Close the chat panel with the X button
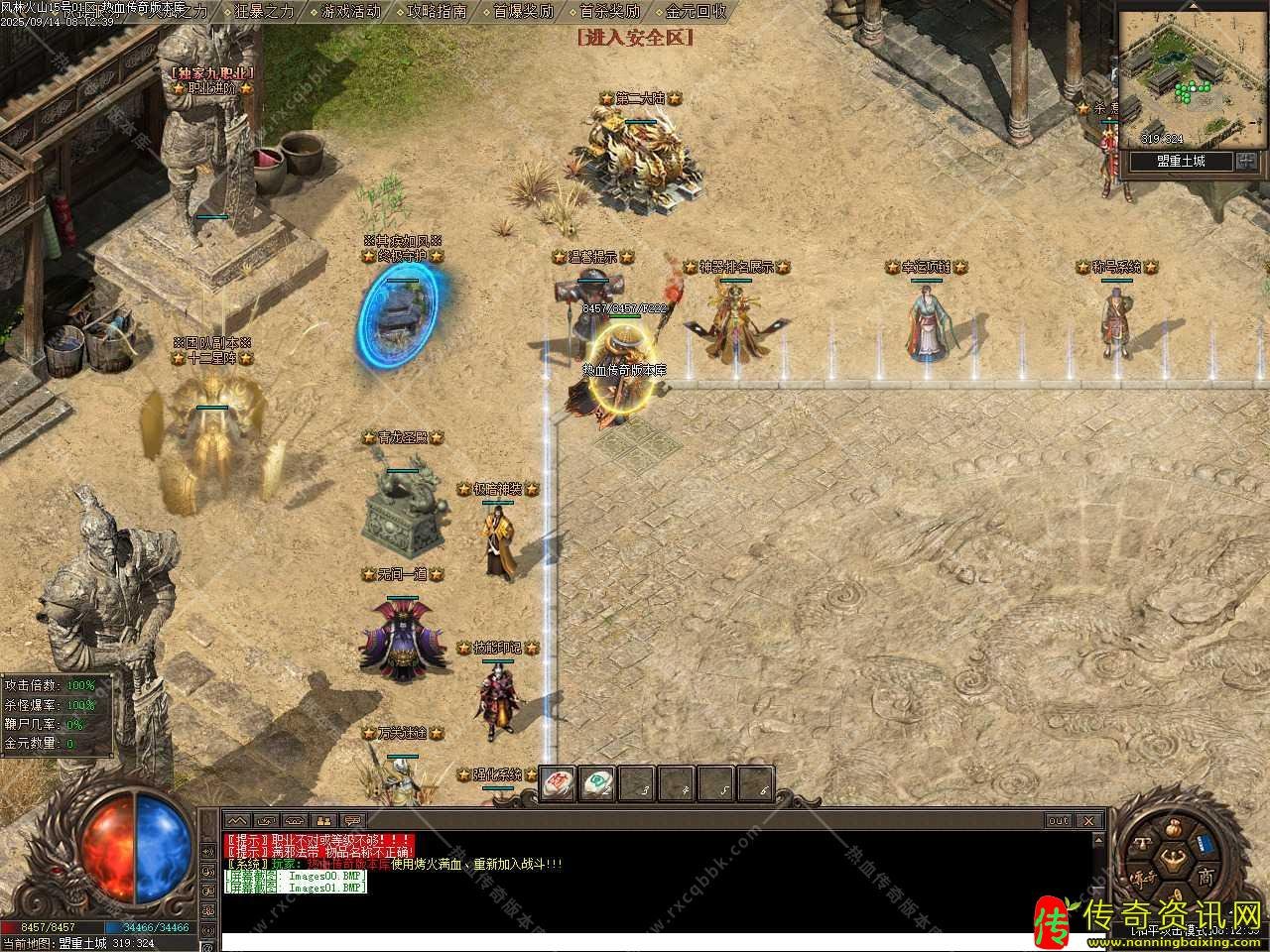This screenshot has width=1270, height=952. (1088, 821)
